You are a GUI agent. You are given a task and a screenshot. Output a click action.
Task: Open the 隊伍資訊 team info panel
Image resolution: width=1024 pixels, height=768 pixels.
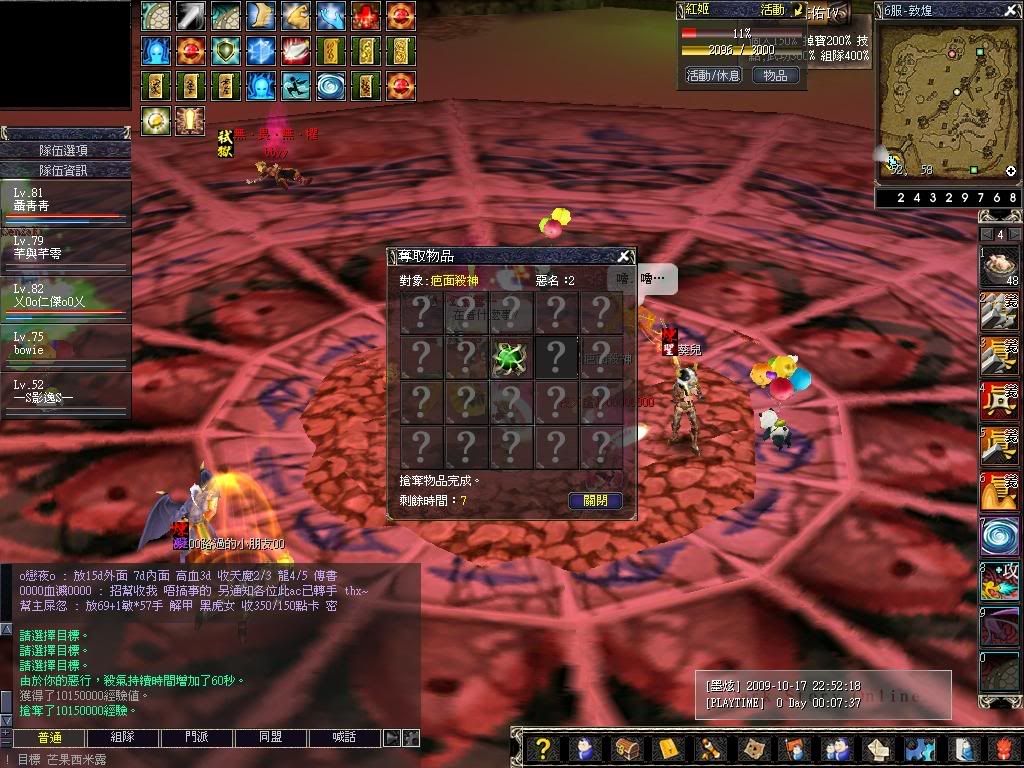65,170
